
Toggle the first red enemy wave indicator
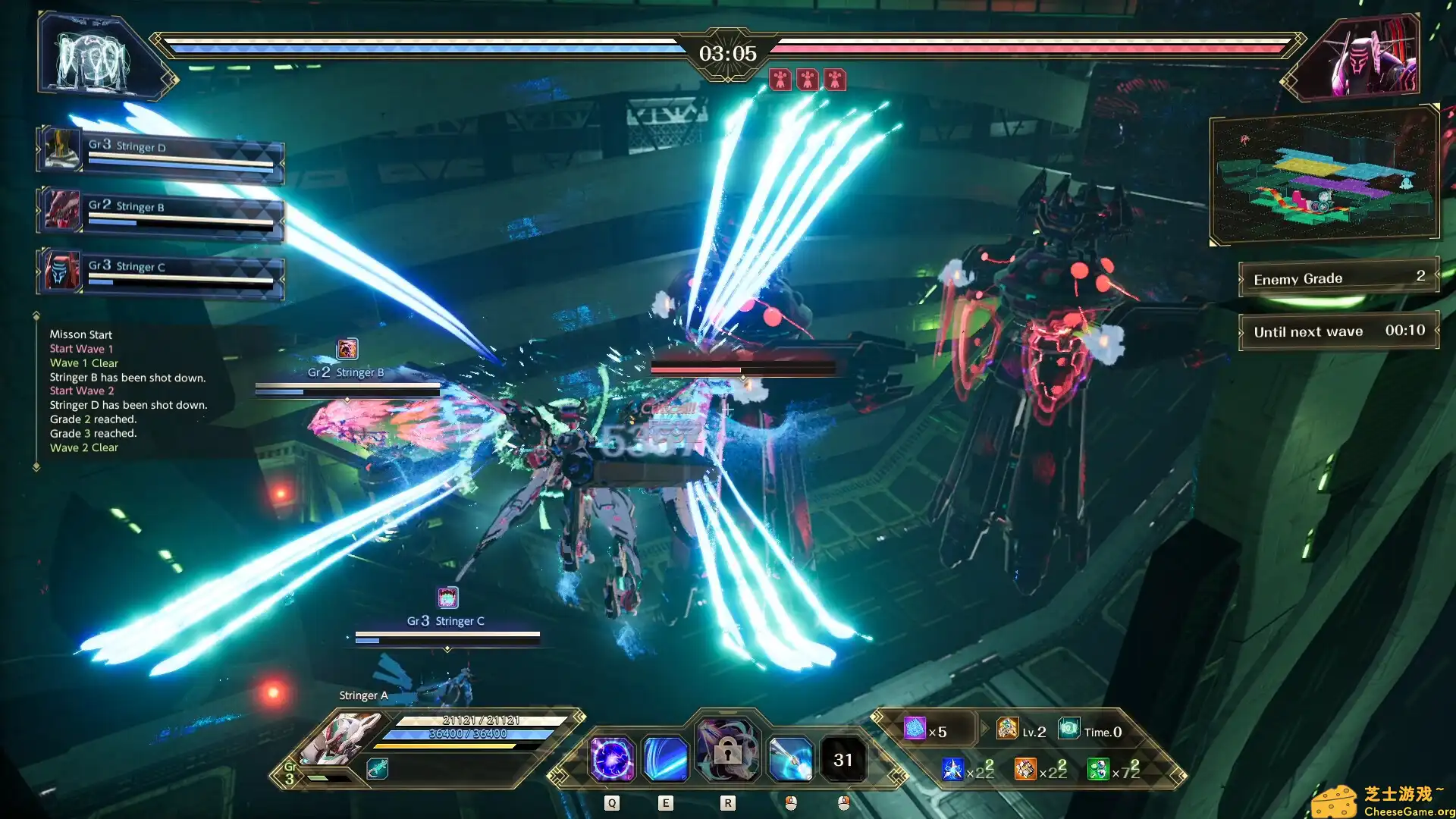tap(781, 80)
